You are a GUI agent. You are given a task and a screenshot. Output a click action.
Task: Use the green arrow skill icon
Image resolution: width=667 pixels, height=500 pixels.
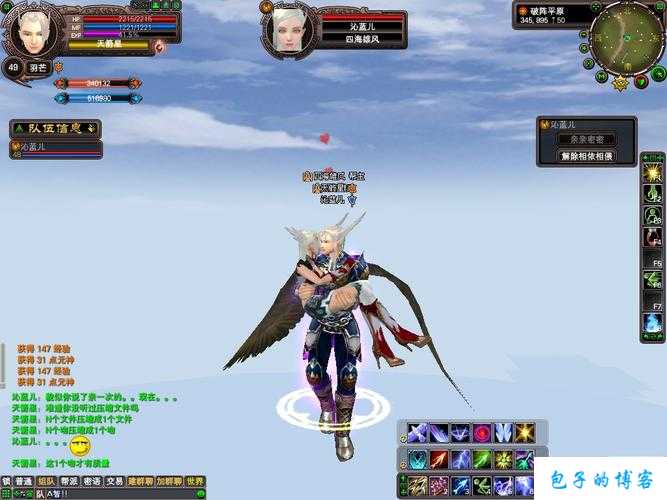coord(482,459)
